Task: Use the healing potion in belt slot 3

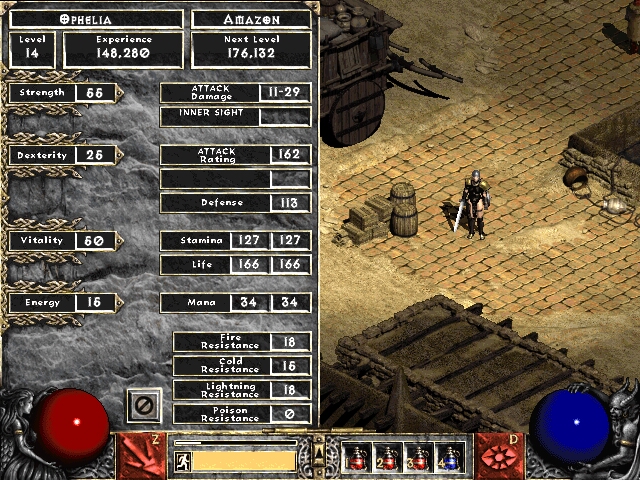Action: [419, 458]
